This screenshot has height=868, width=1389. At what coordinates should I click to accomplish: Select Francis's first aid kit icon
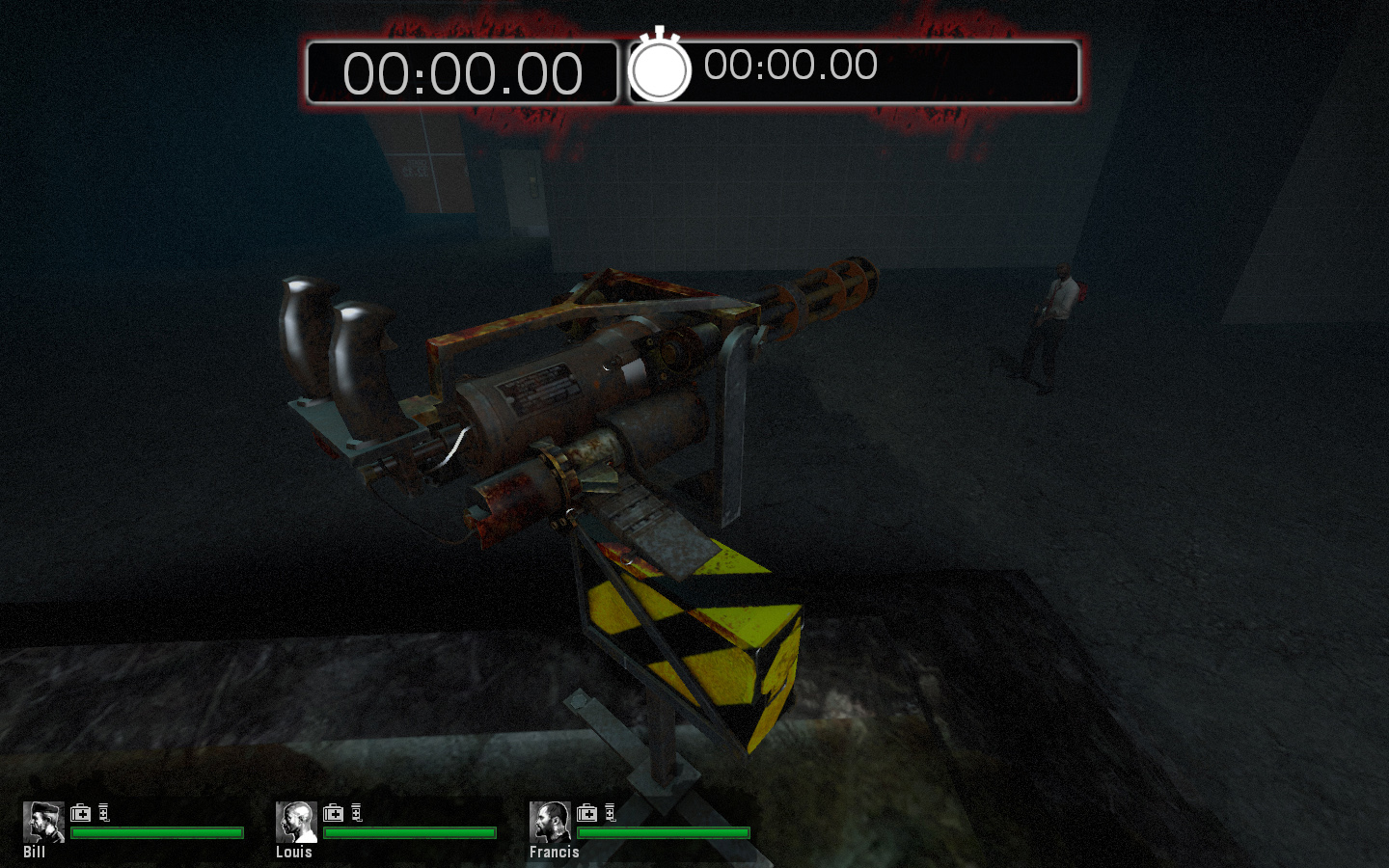586,813
